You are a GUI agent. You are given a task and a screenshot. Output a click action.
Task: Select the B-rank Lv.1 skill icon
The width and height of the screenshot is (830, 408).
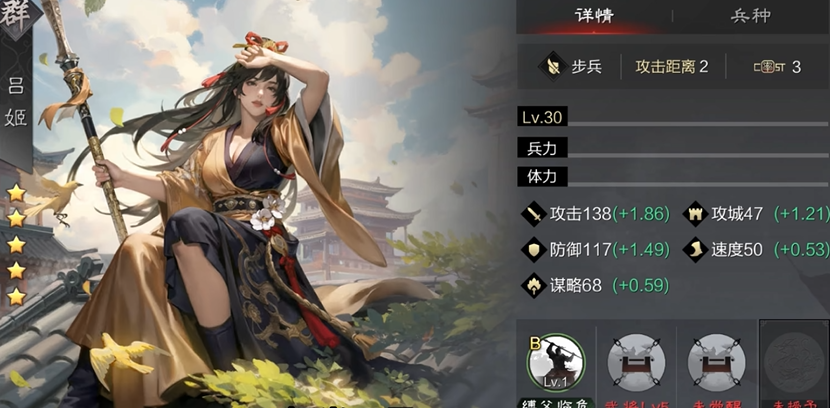tap(556, 362)
